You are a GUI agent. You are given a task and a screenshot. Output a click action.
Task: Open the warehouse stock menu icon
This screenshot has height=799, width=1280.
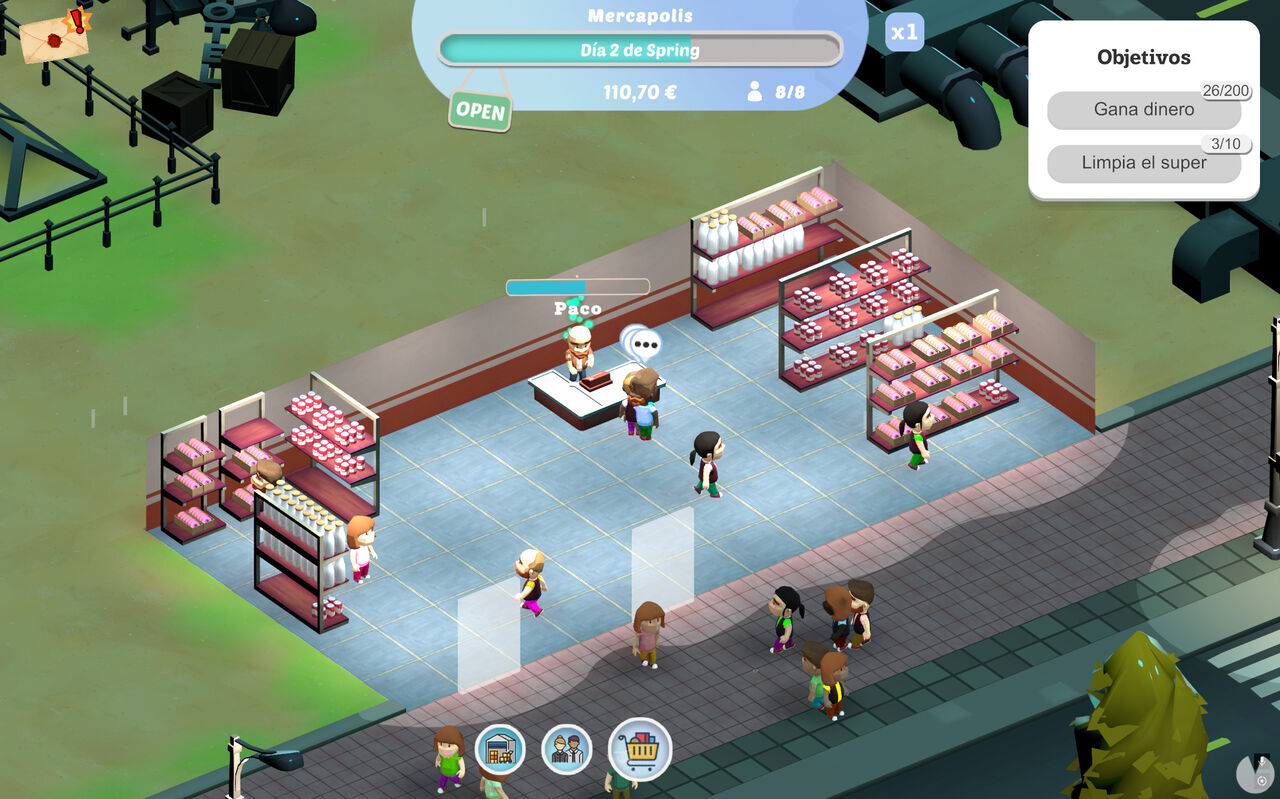pos(499,749)
